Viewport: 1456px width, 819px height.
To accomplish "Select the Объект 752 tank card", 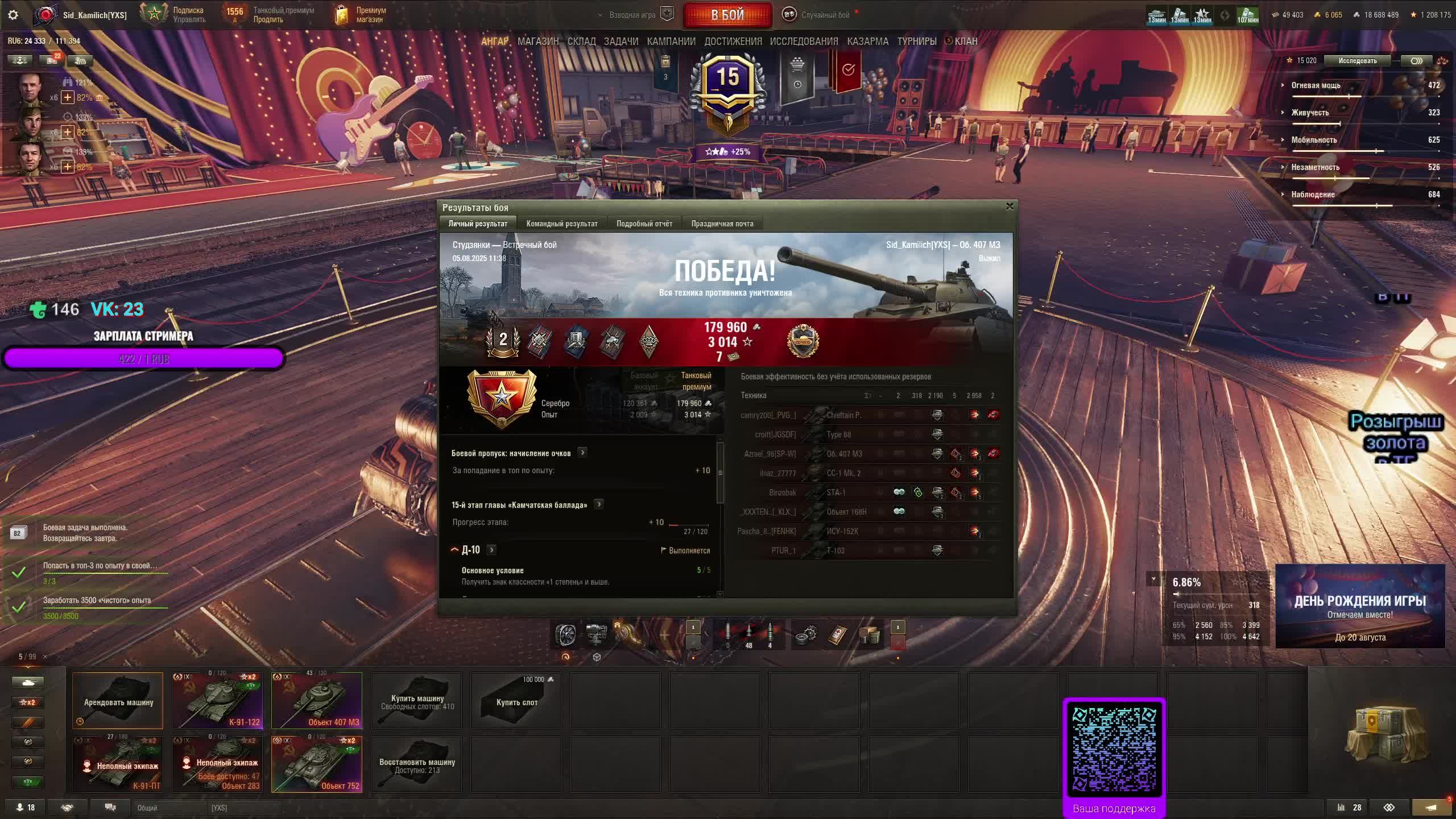I will pos(317,764).
